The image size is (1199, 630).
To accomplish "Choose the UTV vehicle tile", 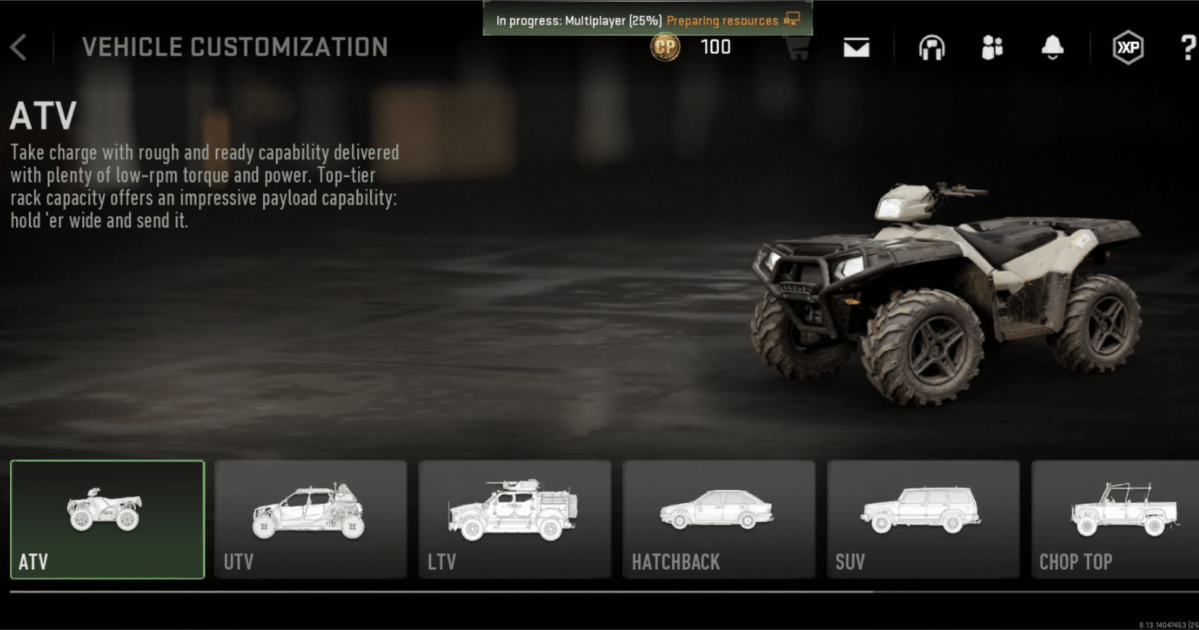I will point(311,519).
